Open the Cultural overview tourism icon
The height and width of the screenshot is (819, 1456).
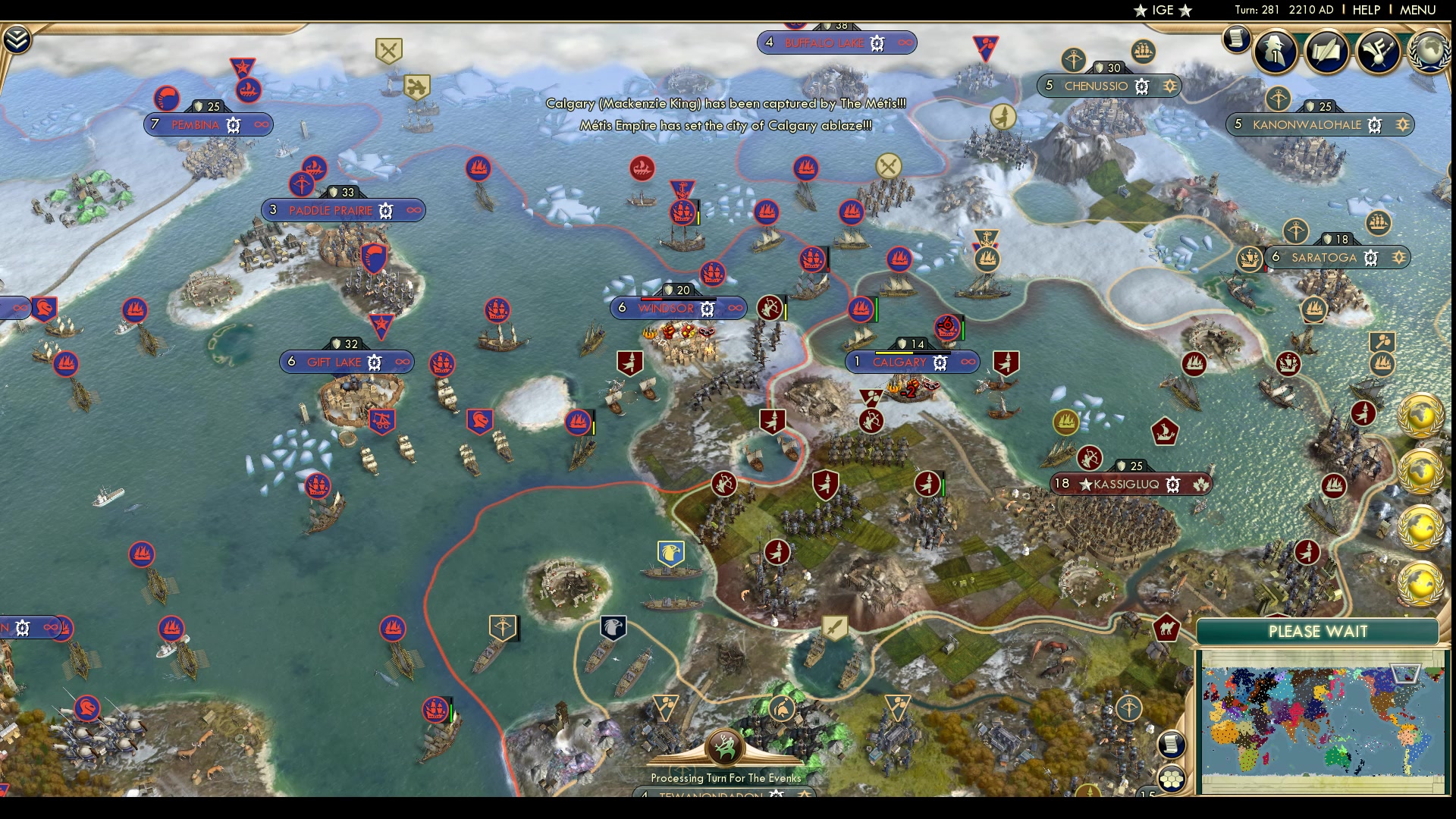click(1379, 53)
